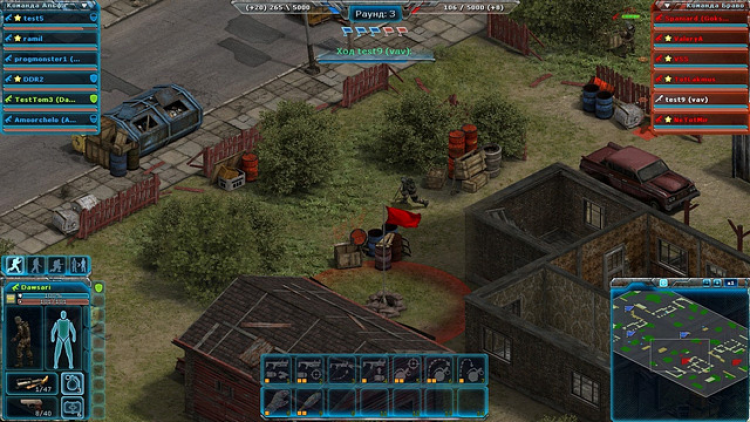The width and height of the screenshot is (750, 422).
Task: Use the last grenade throw action
Action: [470, 369]
